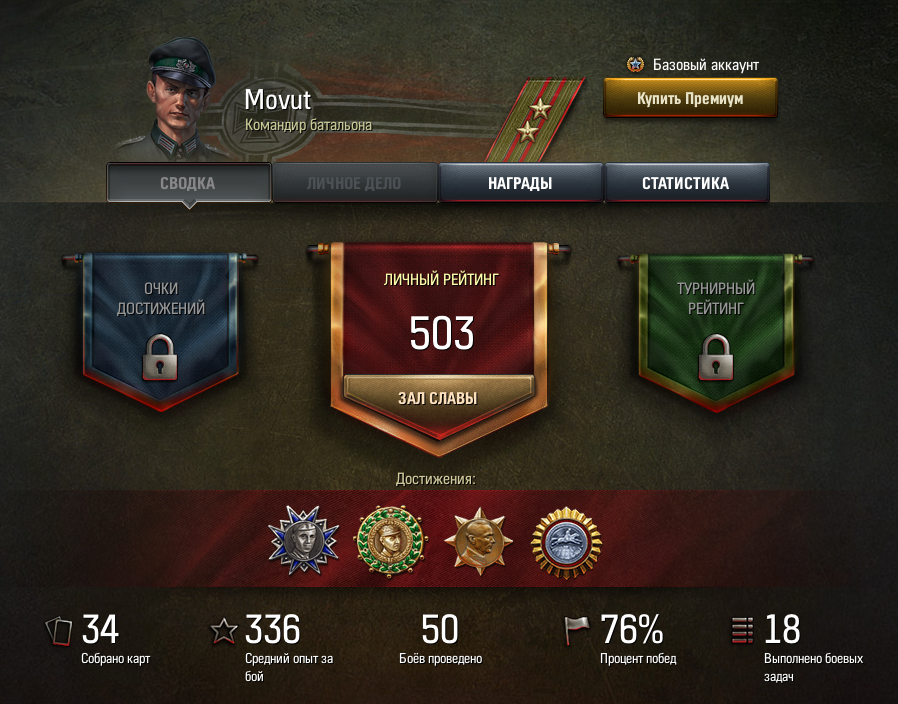The width and height of the screenshot is (898, 704).
Task: Open the Зал славы button
Action: point(437,398)
